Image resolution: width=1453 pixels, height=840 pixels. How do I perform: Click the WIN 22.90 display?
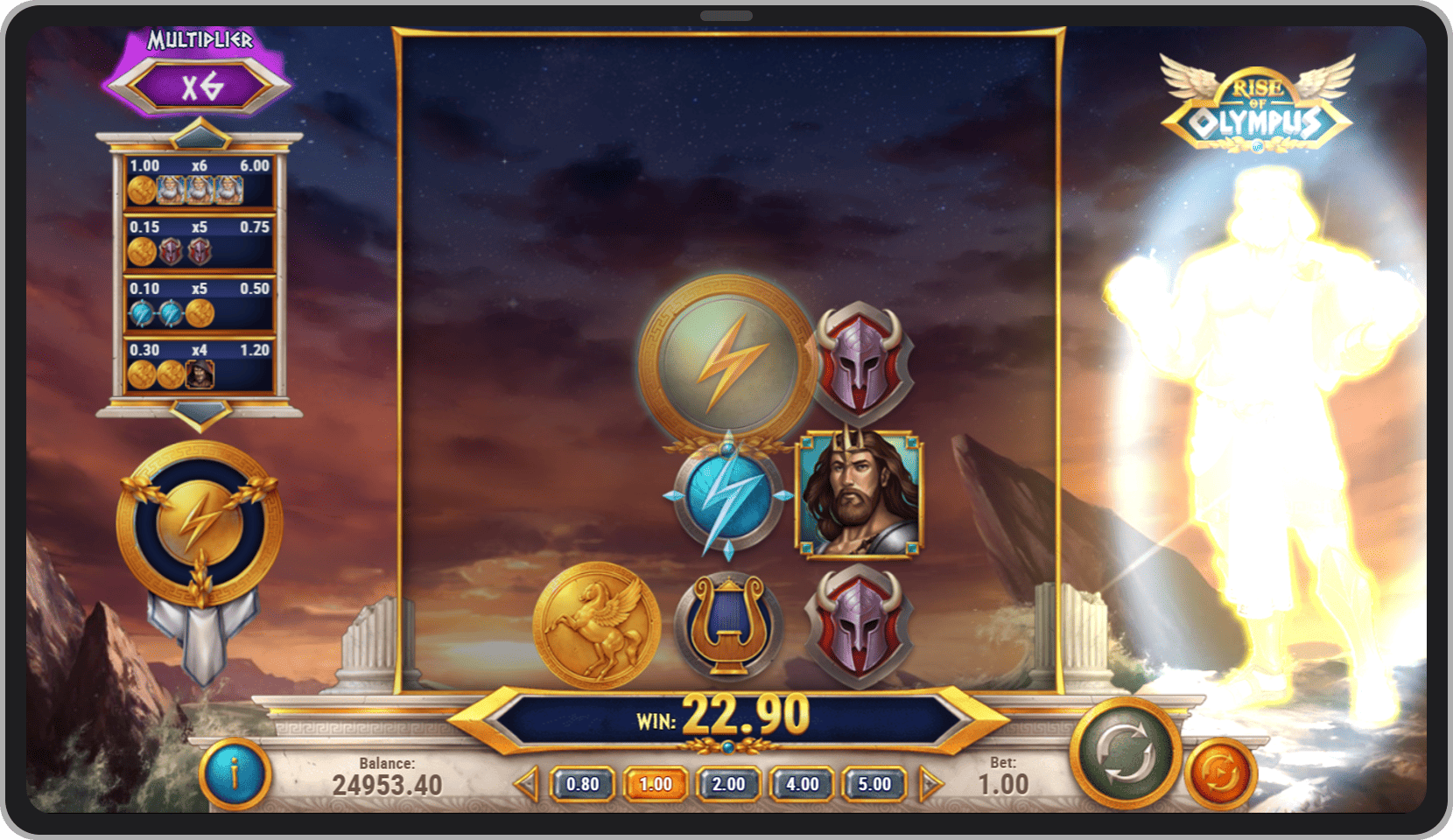[x=725, y=715]
